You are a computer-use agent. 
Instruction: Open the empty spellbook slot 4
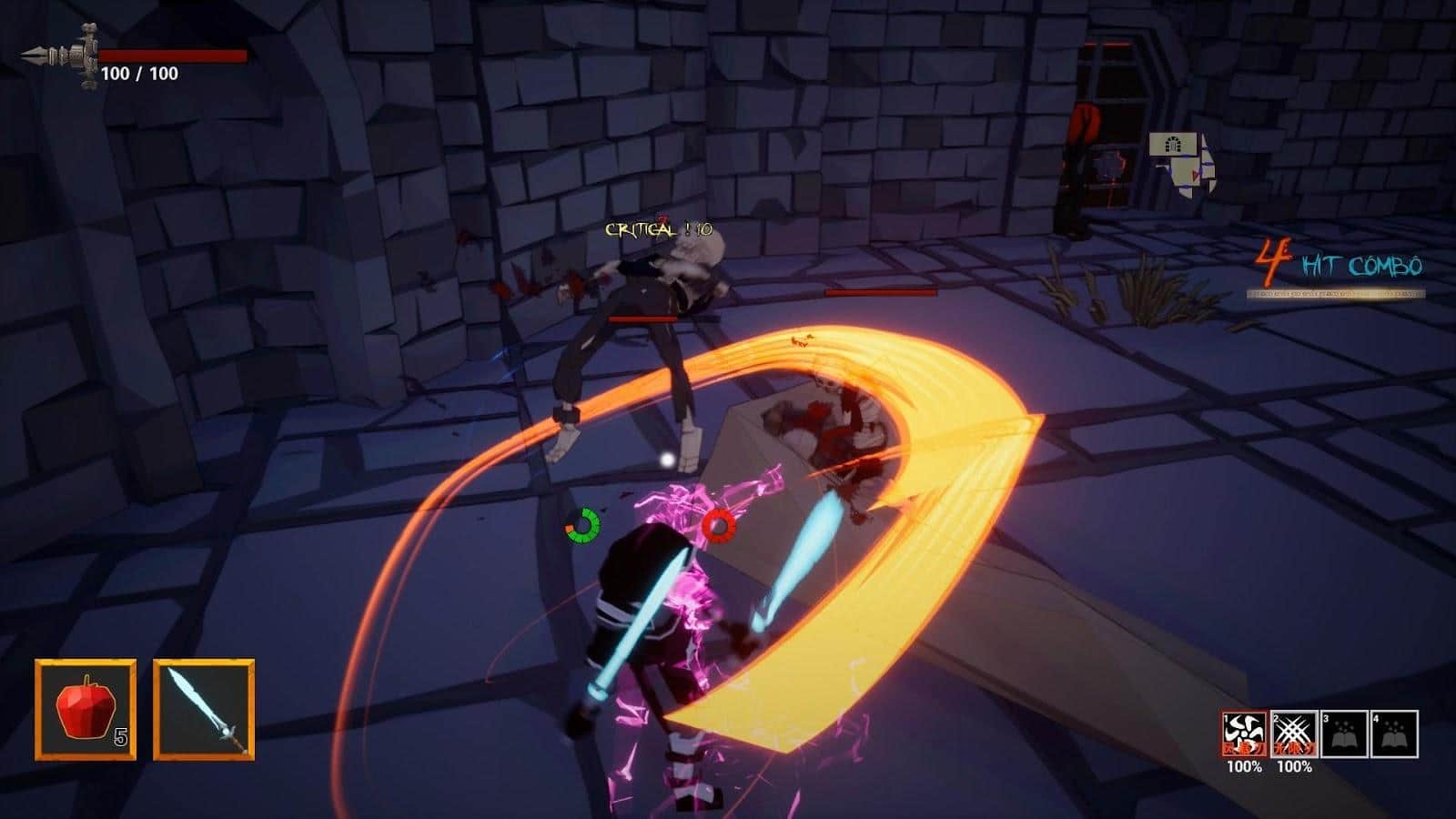[1393, 734]
